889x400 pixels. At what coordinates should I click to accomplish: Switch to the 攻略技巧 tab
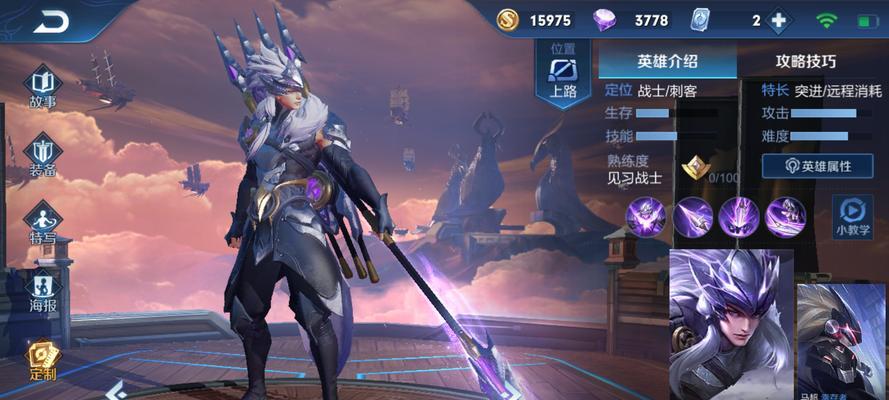[806, 61]
